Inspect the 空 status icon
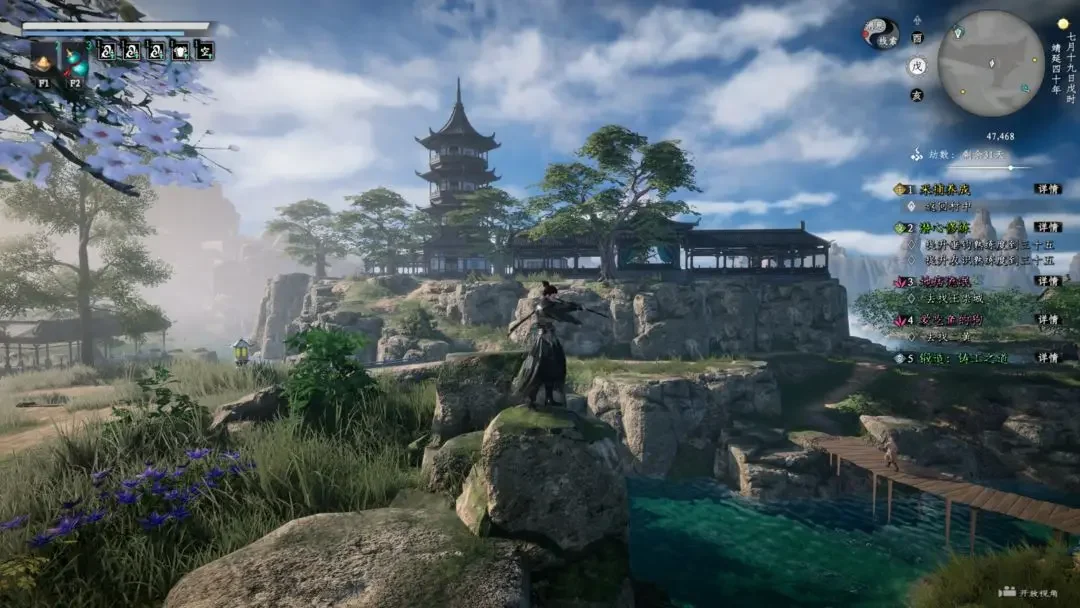The width and height of the screenshot is (1080, 608). (x=205, y=50)
